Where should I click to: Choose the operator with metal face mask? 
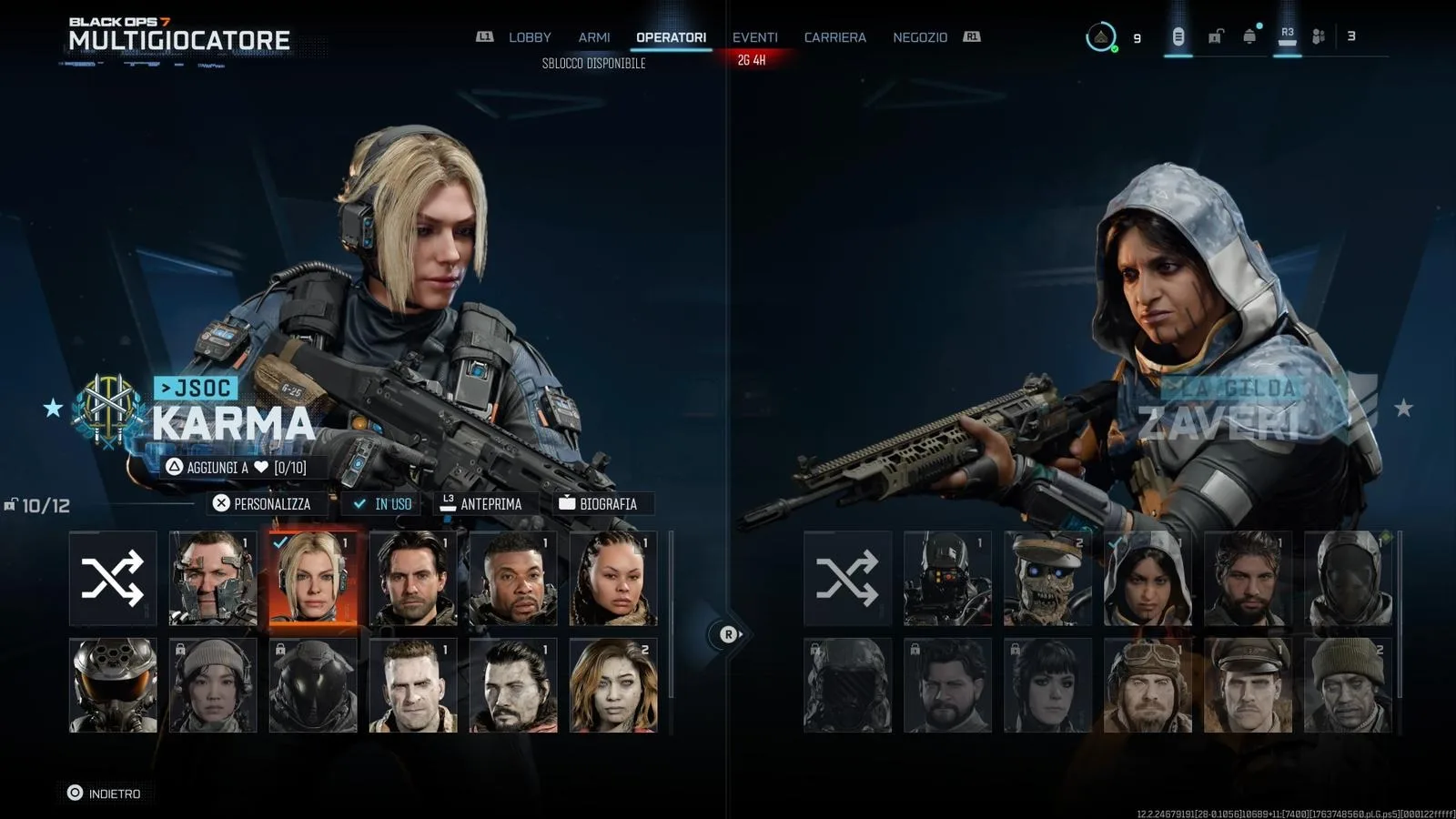point(213,579)
